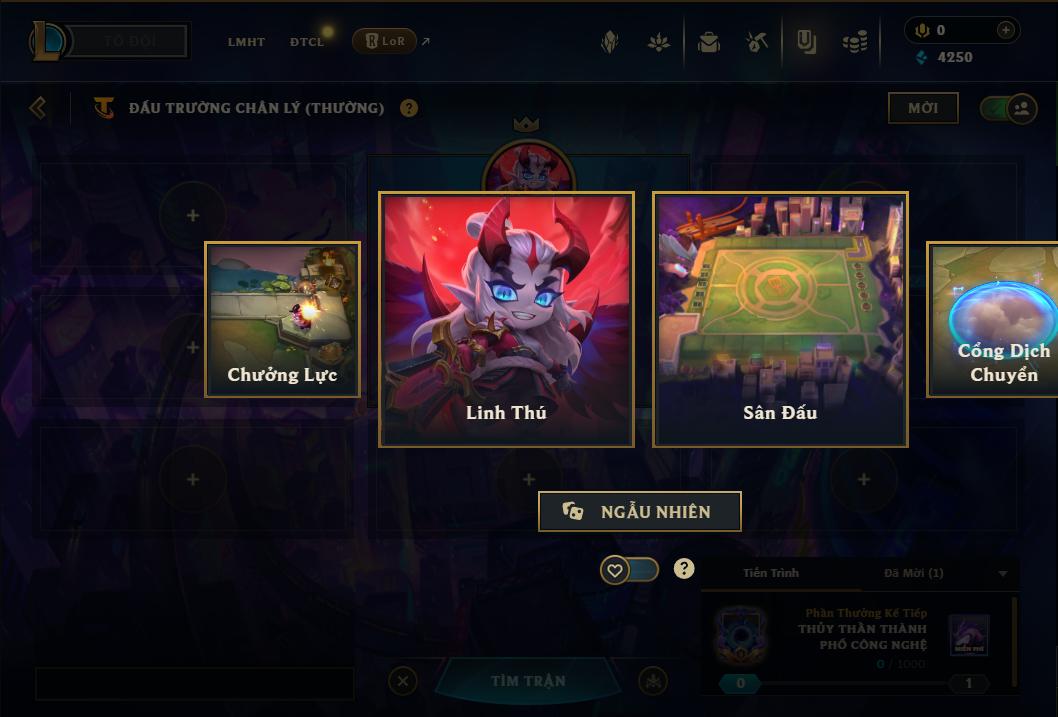
Task: Click the Ngẫu Nhiên randomize button
Action: coord(640,512)
